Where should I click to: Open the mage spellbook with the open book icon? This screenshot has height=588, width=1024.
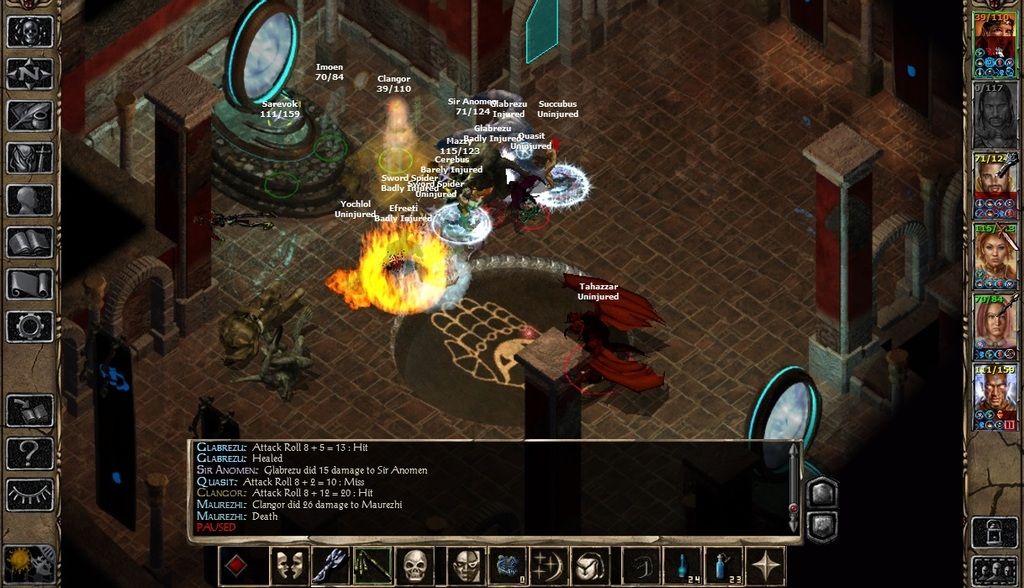pyautogui.click(x=30, y=242)
